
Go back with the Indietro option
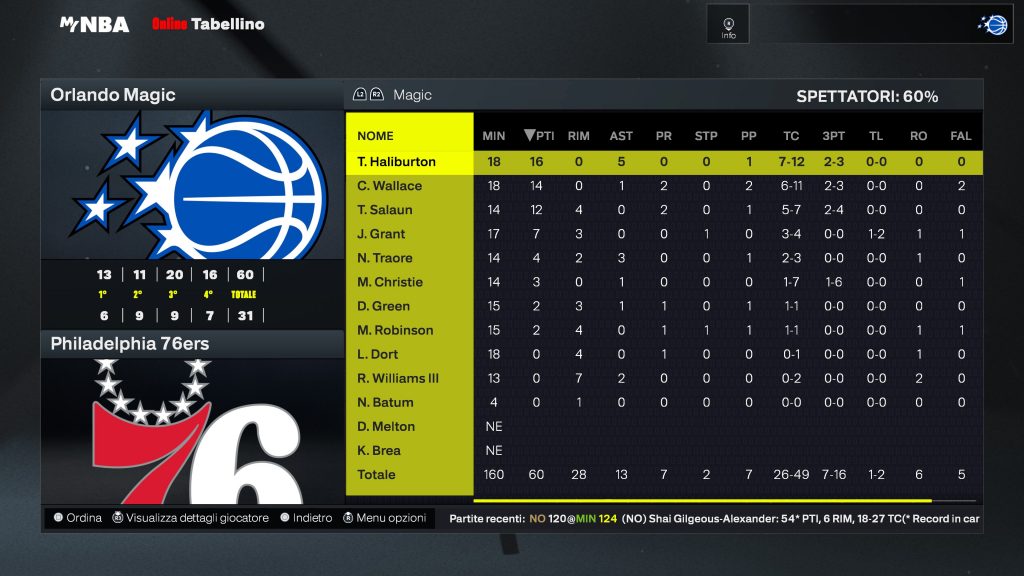pyautogui.click(x=306, y=518)
